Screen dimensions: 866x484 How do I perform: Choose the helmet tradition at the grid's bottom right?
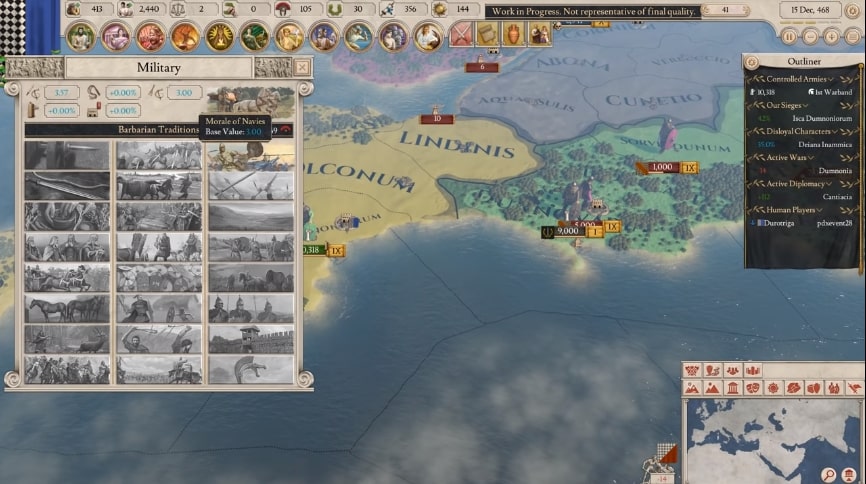pyautogui.click(x=251, y=369)
